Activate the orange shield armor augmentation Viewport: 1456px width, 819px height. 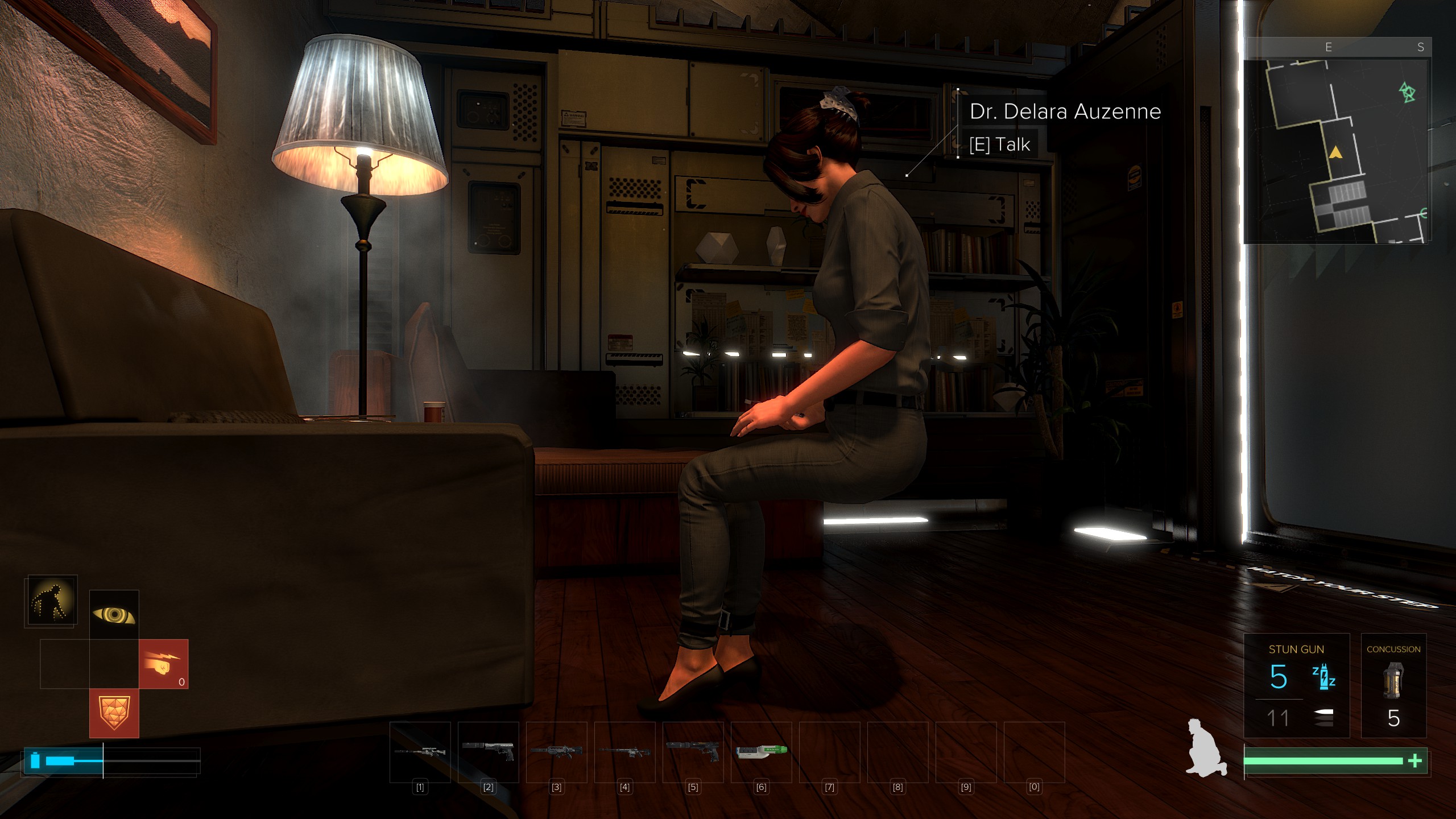114,713
